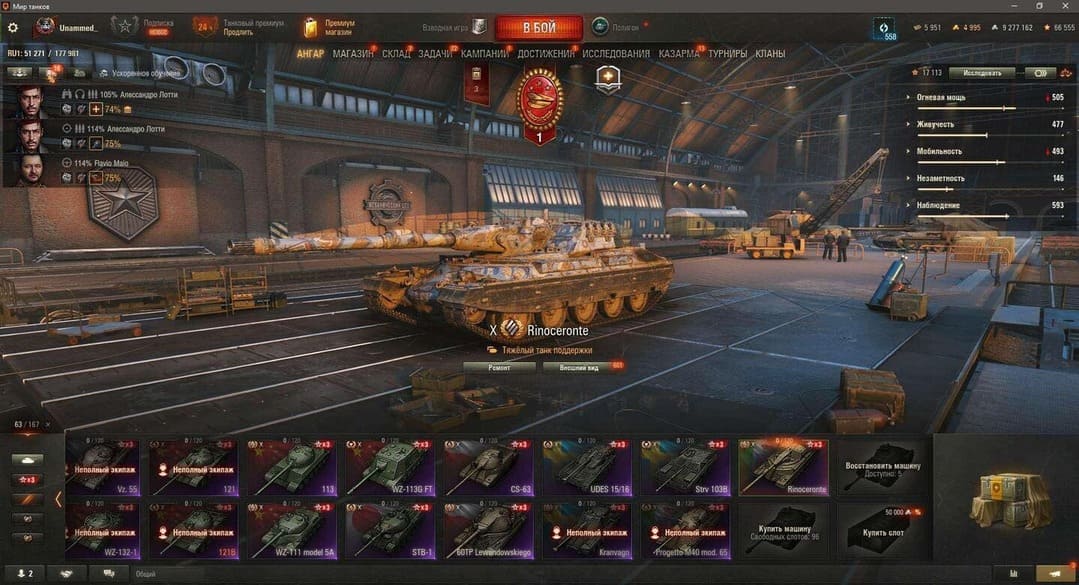The height and width of the screenshot is (585, 1079).
Task: Open the МАГАЗИН tab
Action: [352, 54]
